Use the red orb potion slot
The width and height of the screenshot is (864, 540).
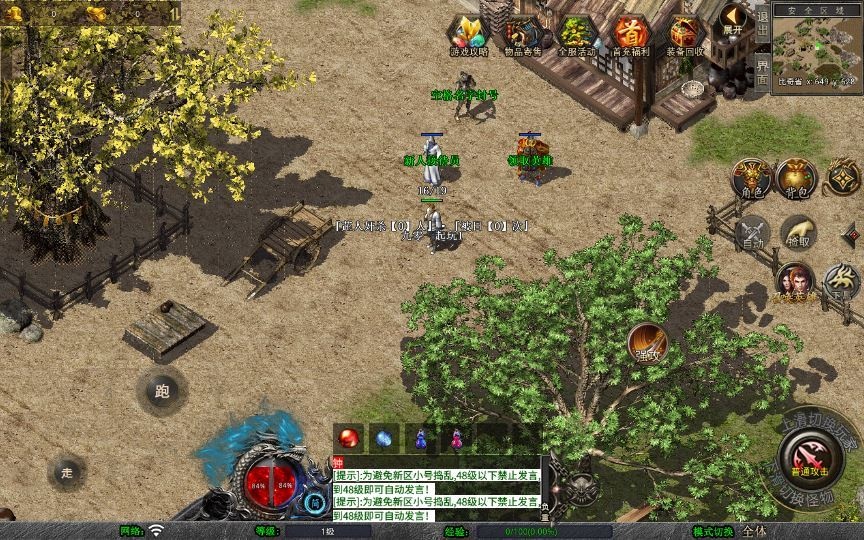point(349,437)
